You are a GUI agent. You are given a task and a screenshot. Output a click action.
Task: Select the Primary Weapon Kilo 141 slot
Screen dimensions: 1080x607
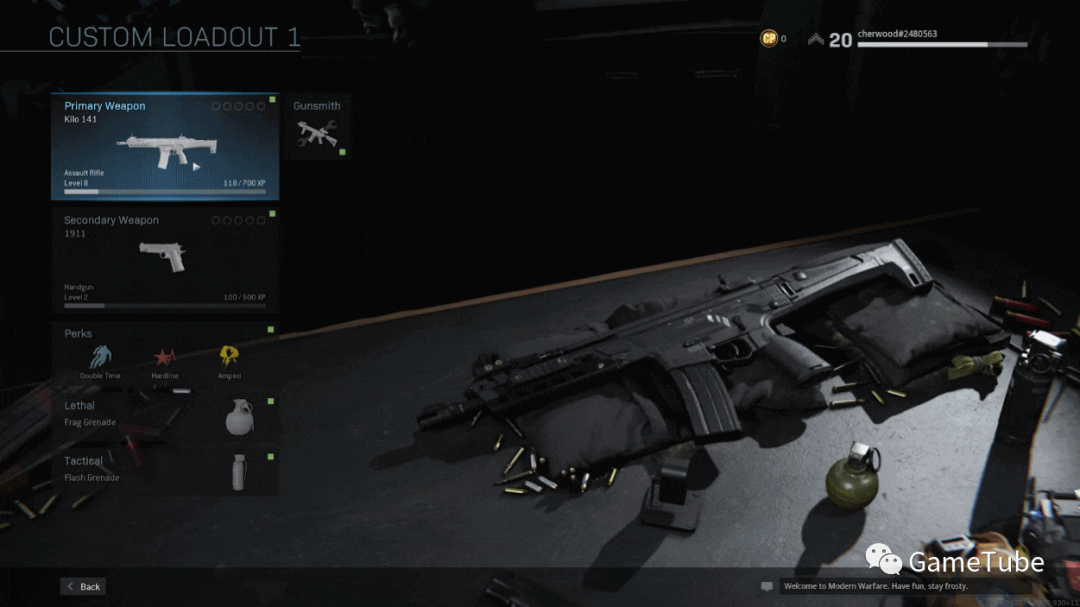coord(165,147)
